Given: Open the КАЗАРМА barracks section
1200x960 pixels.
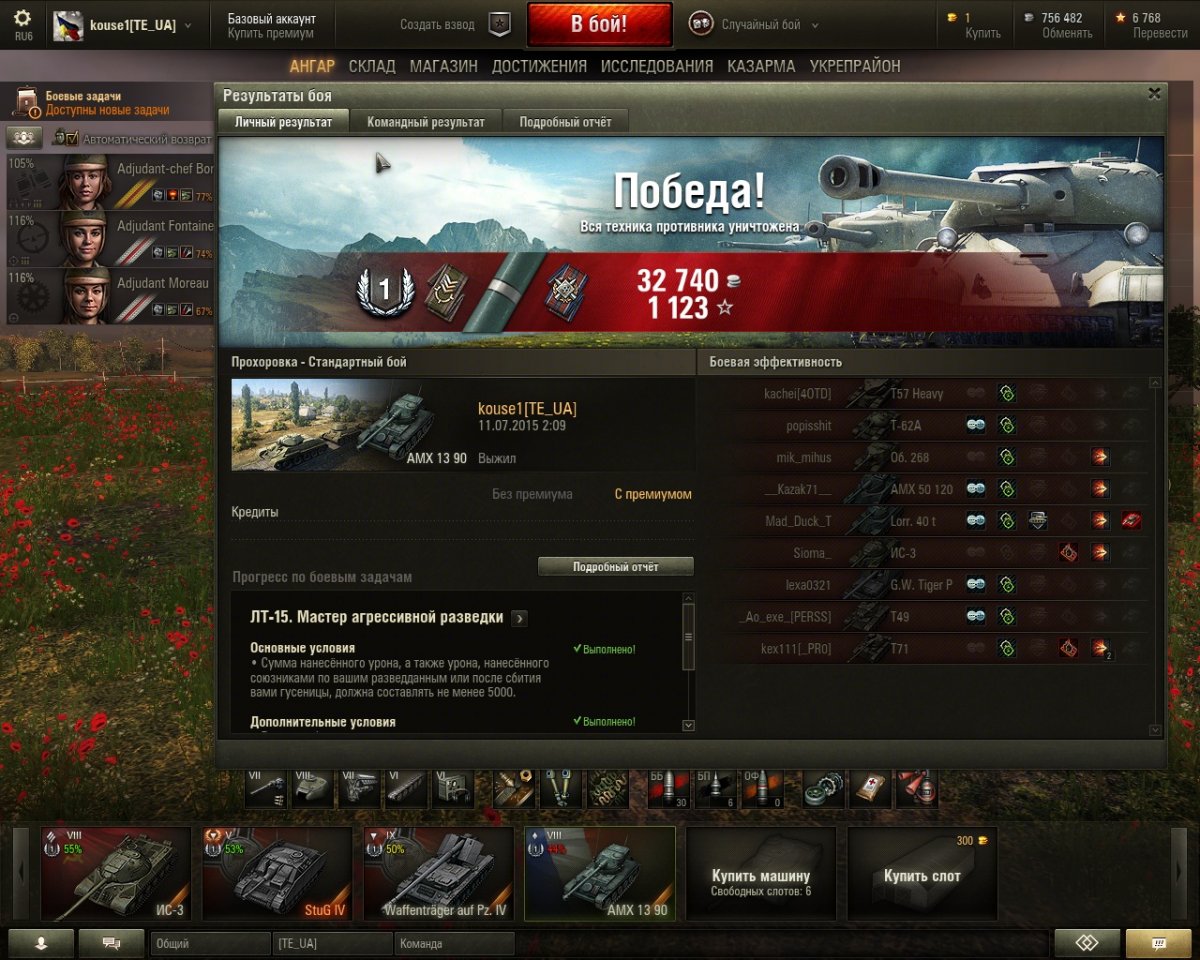Looking at the screenshot, I should (761, 66).
